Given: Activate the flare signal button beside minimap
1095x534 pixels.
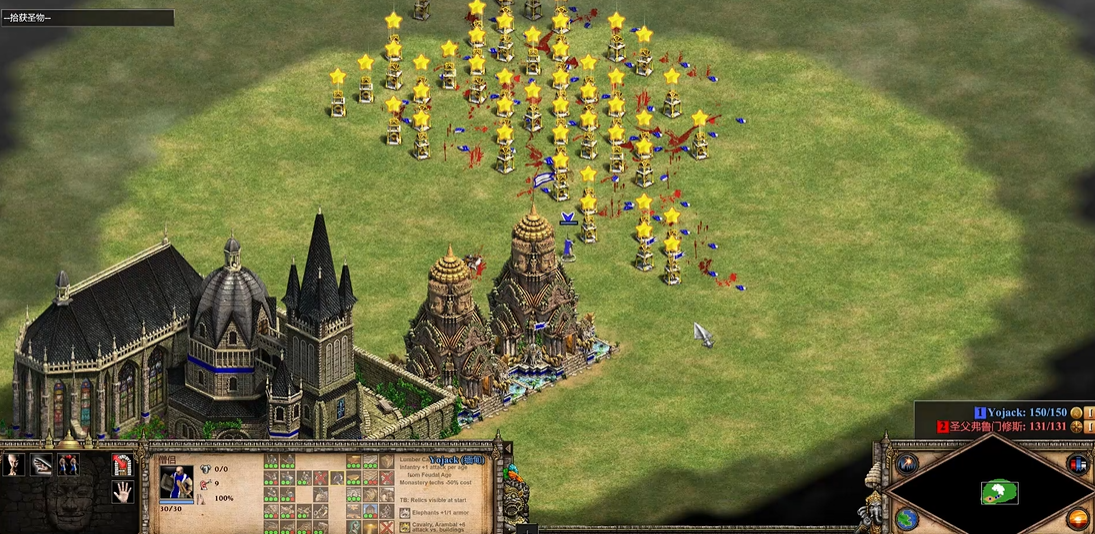Looking at the screenshot, I should (907, 464).
